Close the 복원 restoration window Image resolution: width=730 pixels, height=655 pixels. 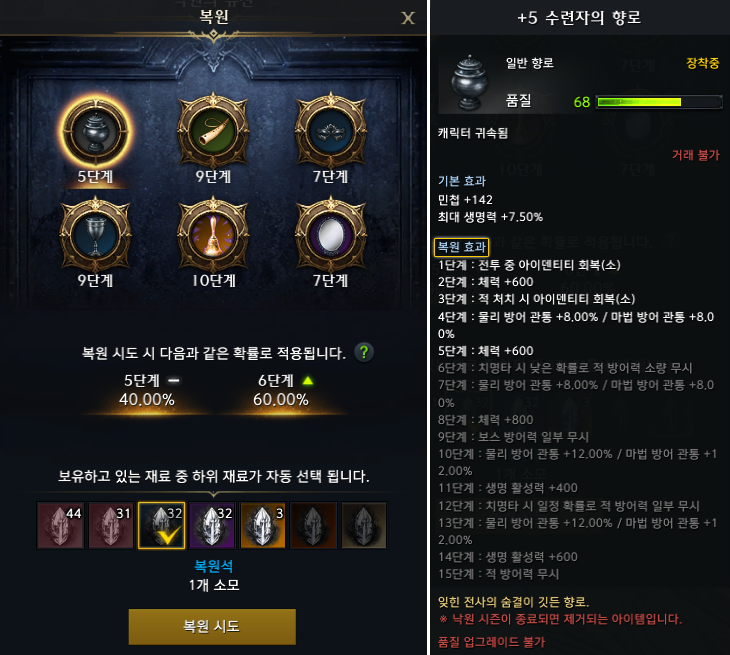tap(407, 17)
